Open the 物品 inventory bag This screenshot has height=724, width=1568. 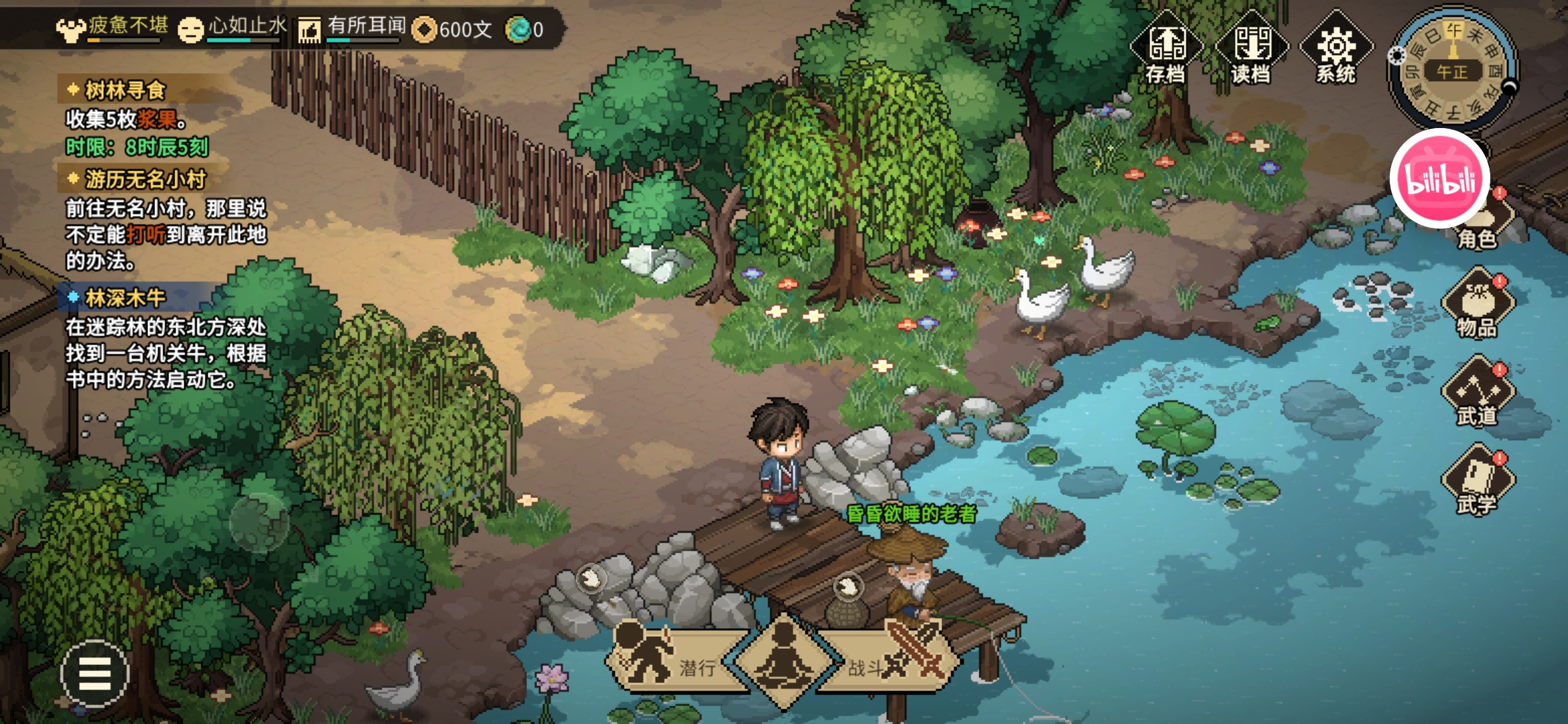[1477, 305]
